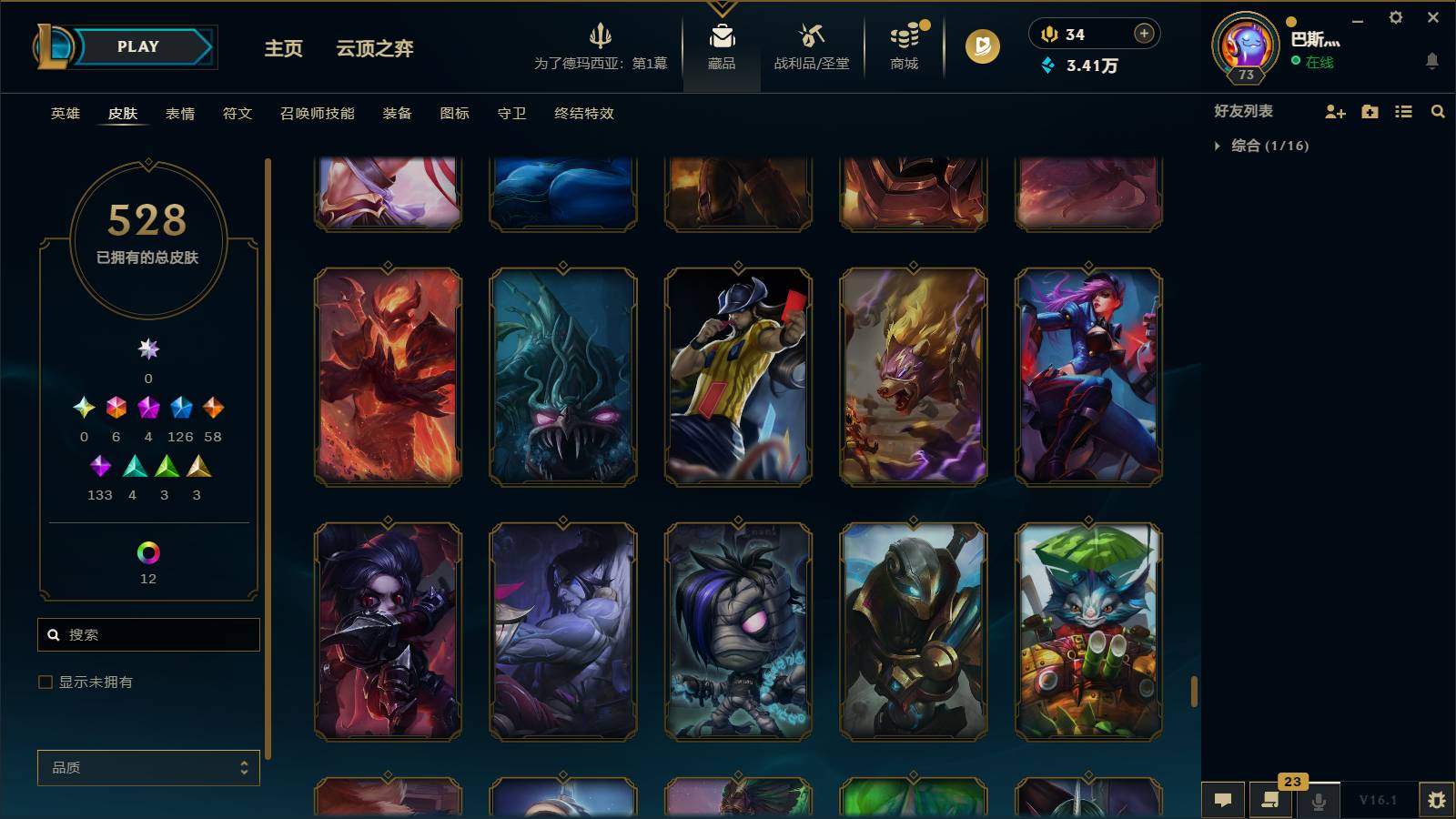Open the settings gear icon

(1398, 17)
